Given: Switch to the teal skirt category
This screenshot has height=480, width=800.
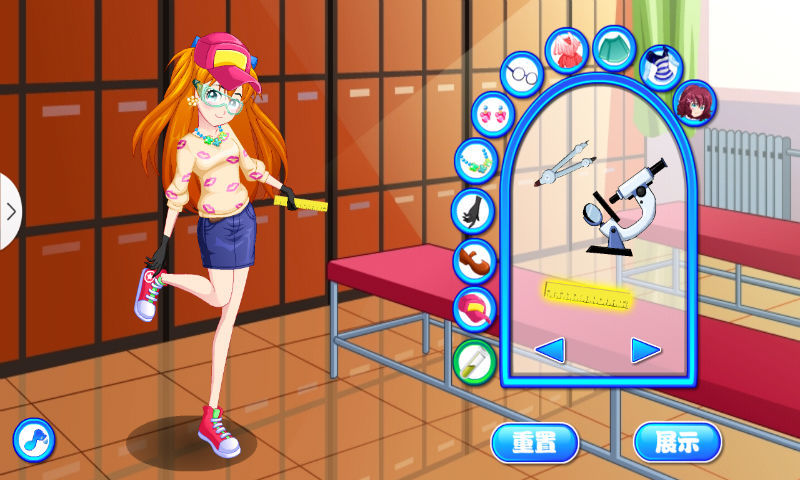Looking at the screenshot, I should 613,47.
